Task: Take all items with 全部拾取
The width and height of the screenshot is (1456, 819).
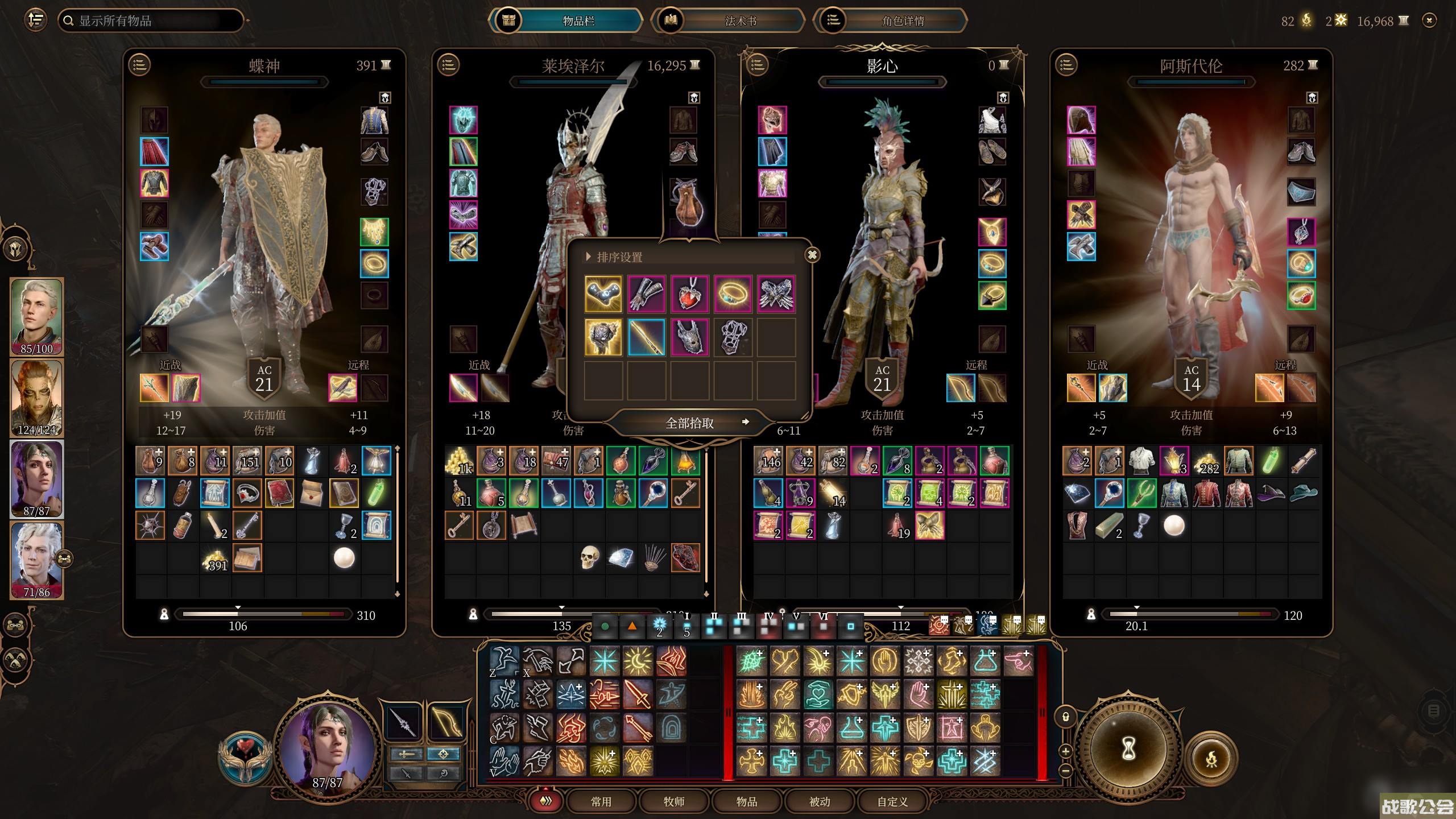Action: [x=689, y=423]
